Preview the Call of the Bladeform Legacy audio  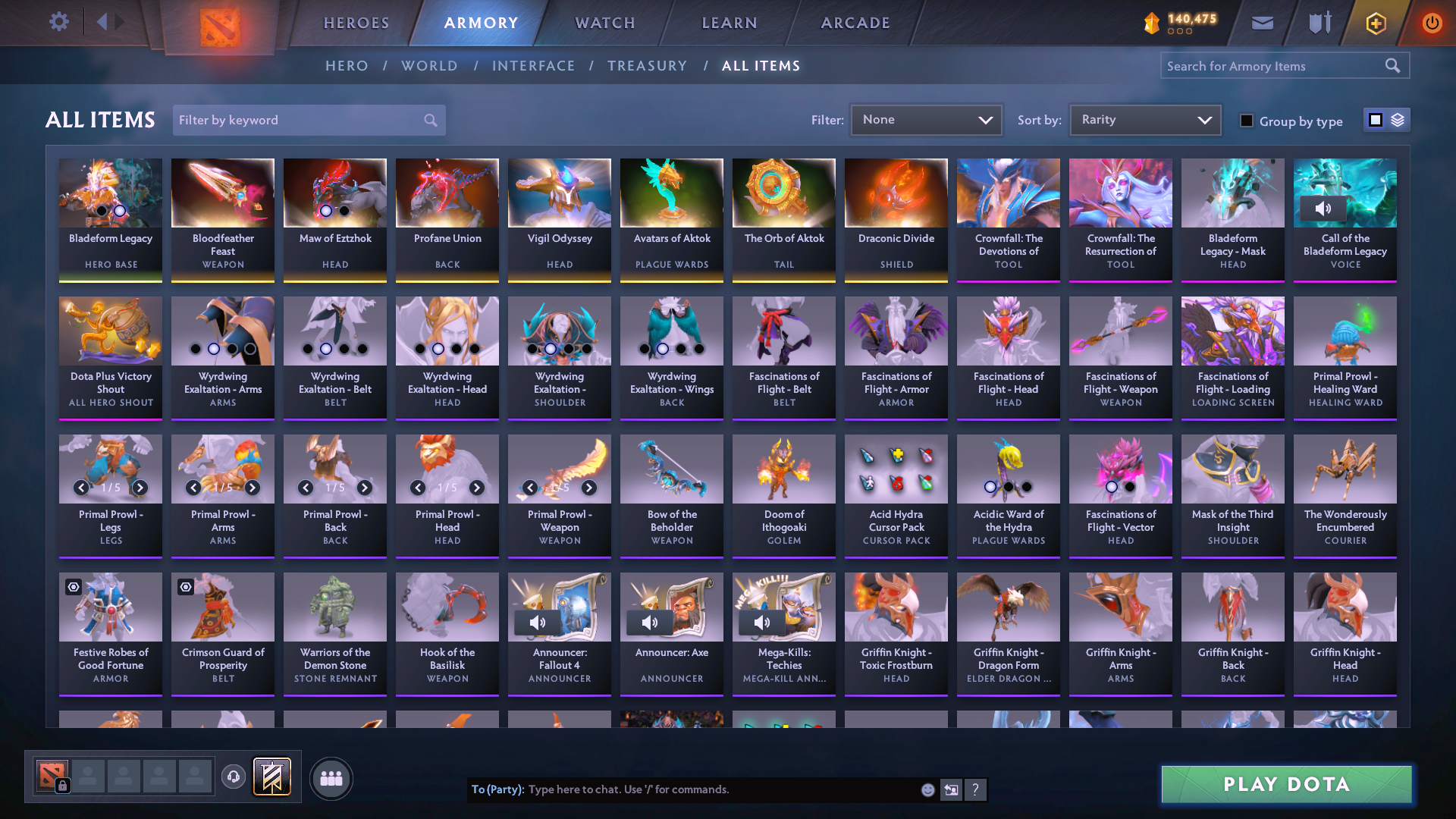pos(1325,209)
